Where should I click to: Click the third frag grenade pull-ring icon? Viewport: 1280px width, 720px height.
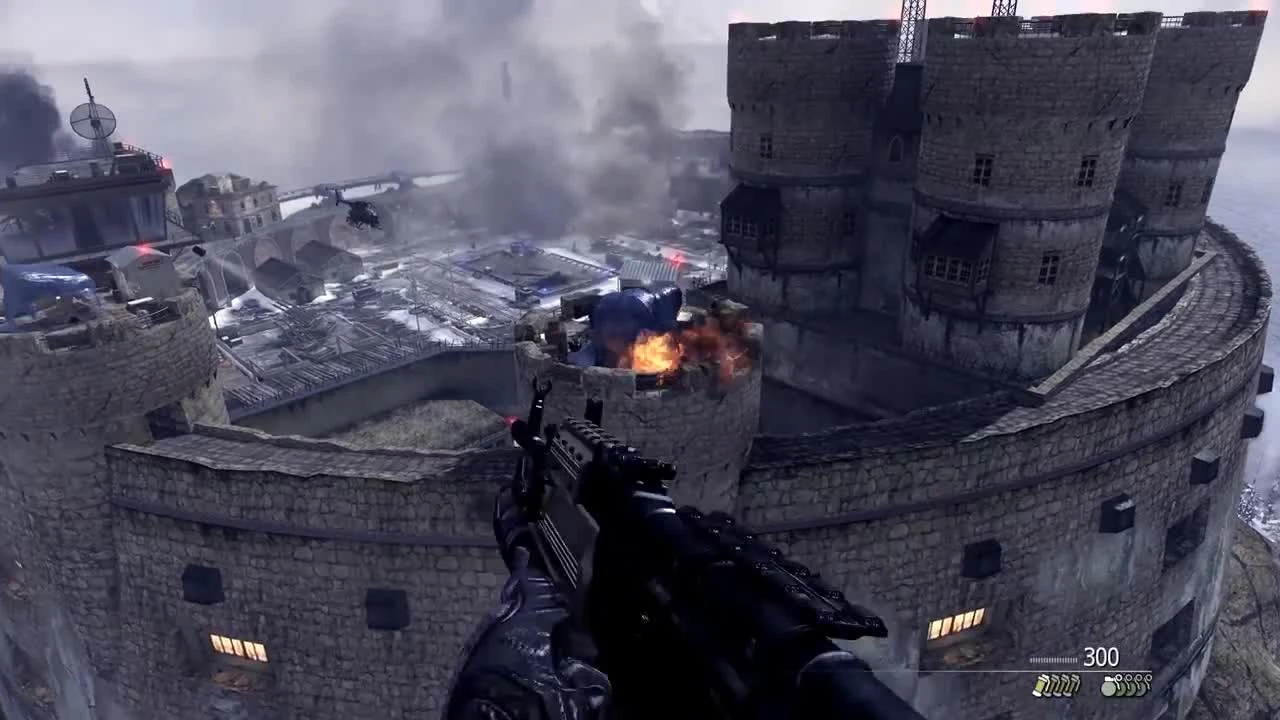1137,678
